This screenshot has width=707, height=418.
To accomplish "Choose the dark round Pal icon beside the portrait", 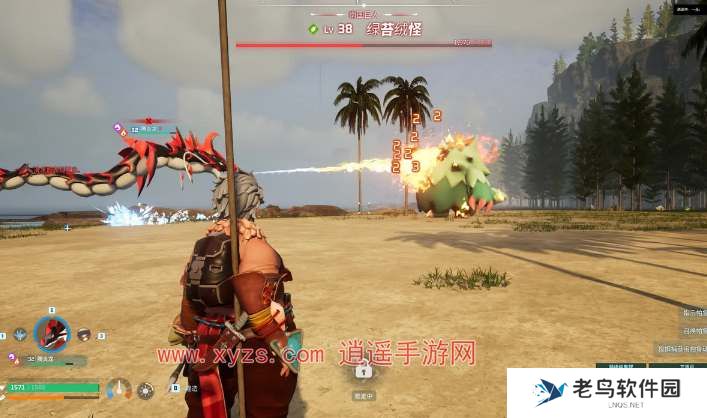I will point(84,335).
